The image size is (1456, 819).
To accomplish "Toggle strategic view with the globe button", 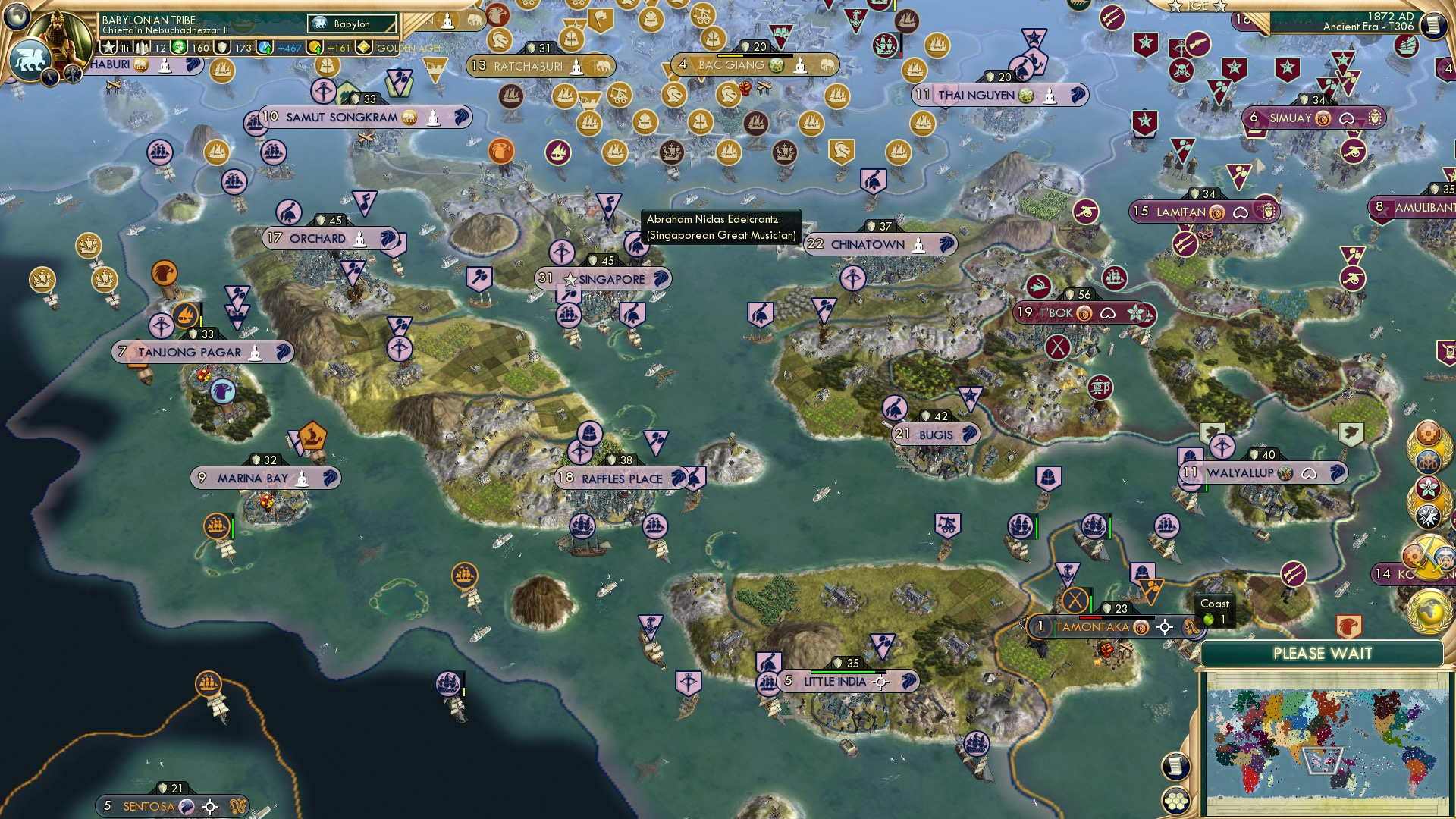I will tap(15, 15).
